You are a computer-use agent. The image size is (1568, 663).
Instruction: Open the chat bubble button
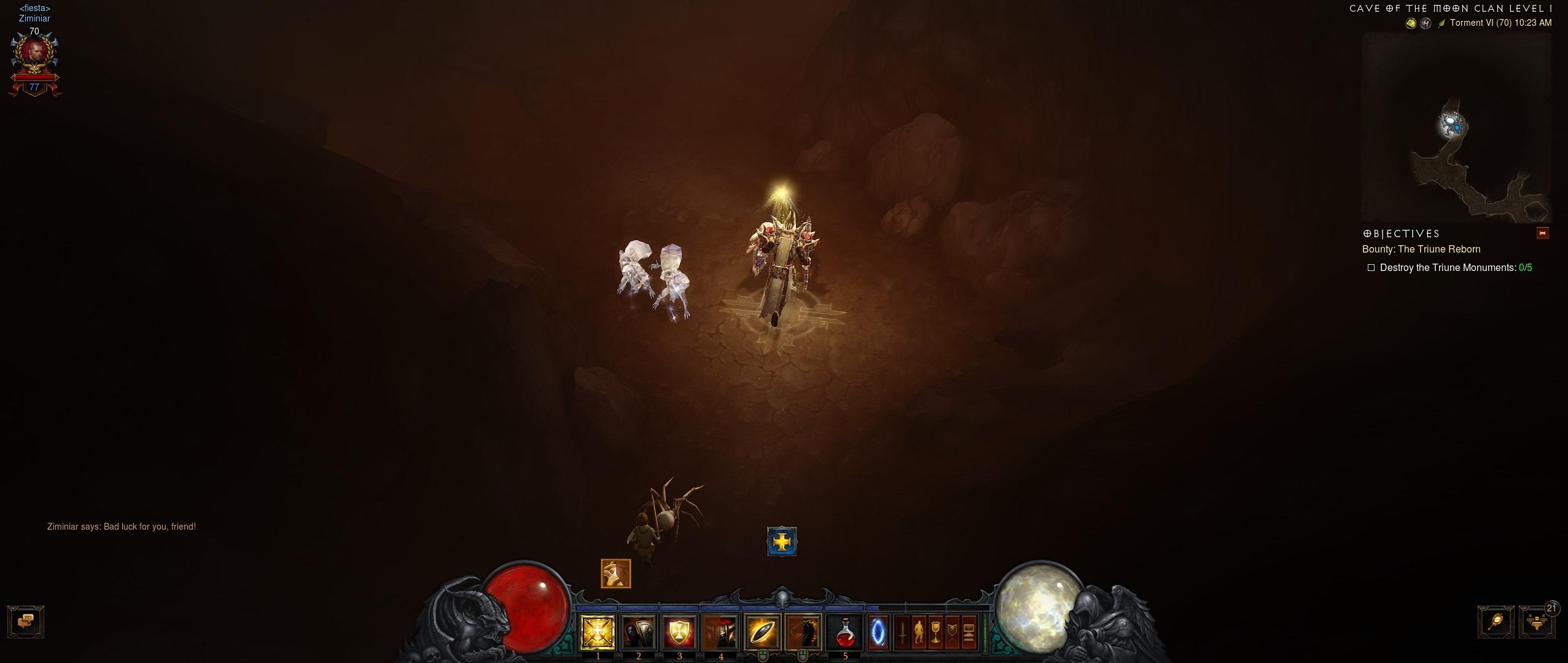point(25,622)
